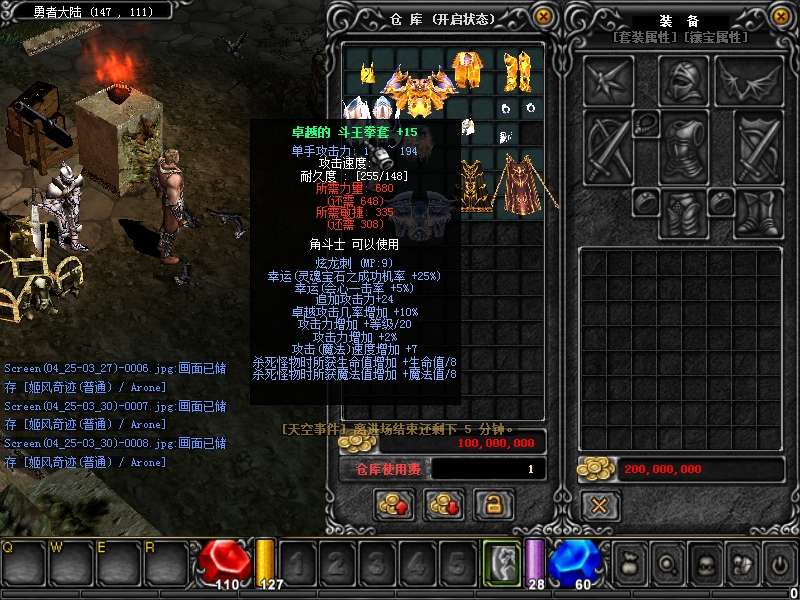The image size is (800, 600).
Task: Select the boots equipment slot
Action: pyautogui.click(x=759, y=211)
